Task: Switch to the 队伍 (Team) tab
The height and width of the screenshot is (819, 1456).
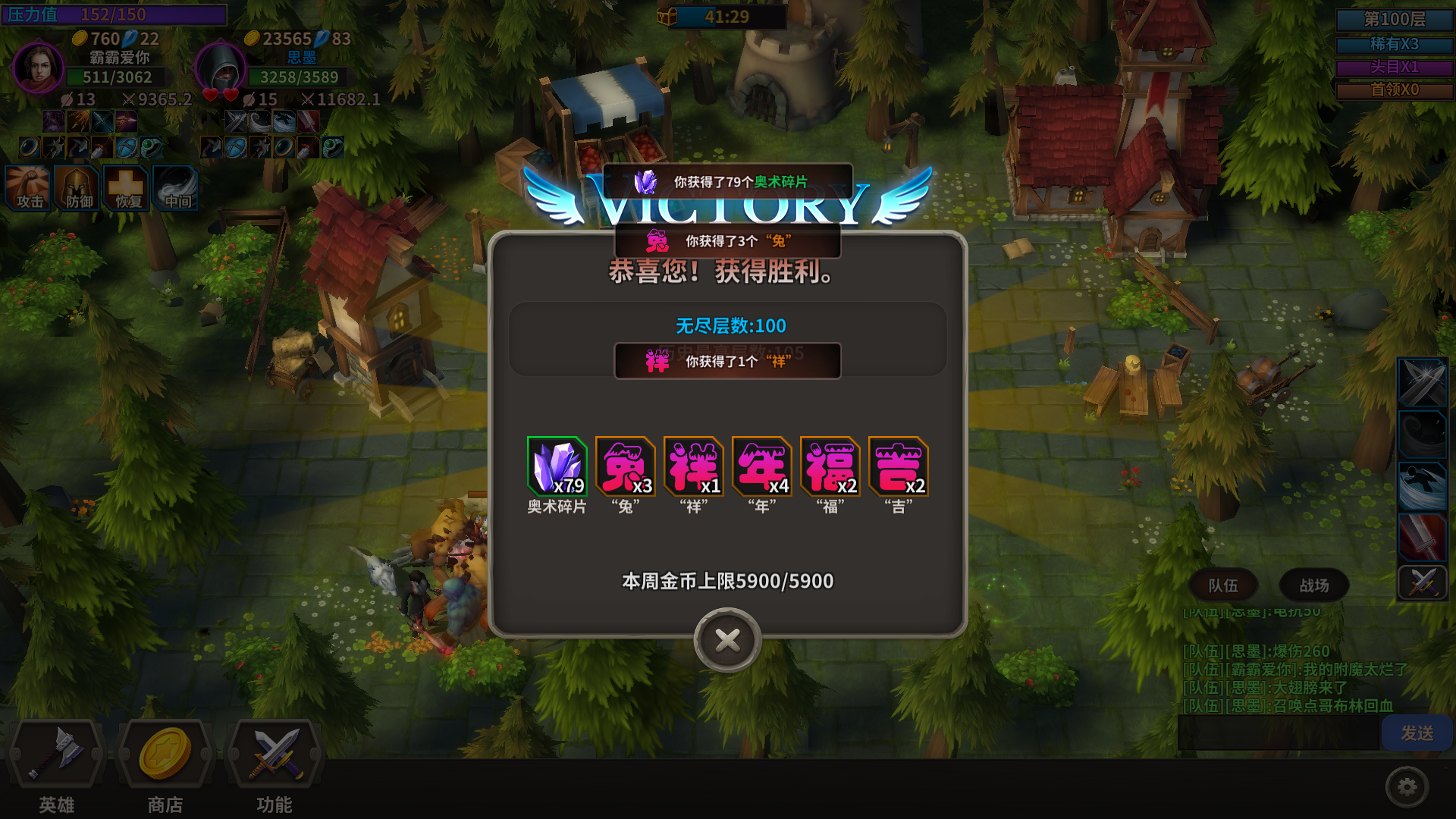Action: (x=1223, y=585)
